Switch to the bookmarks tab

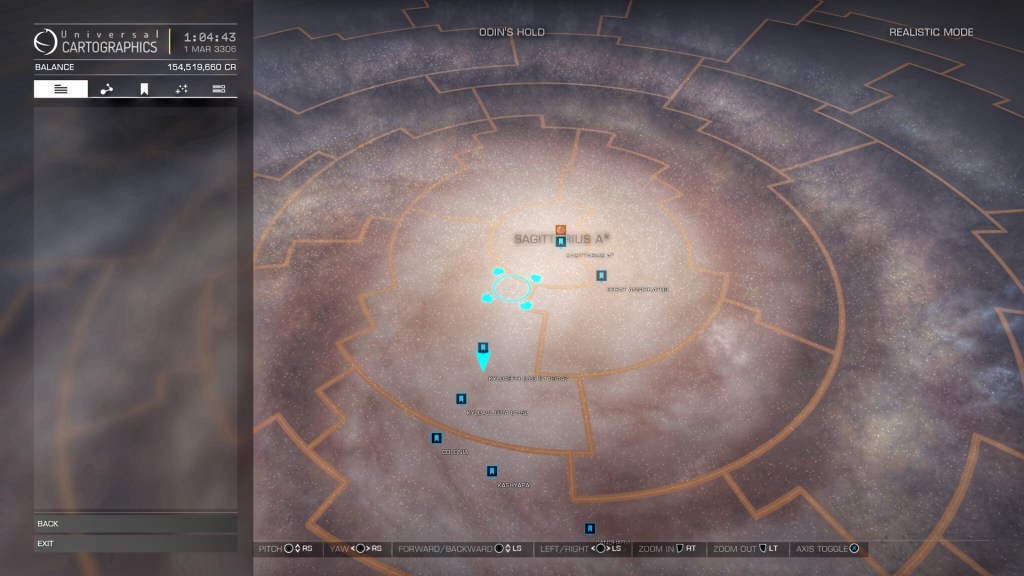pos(144,89)
